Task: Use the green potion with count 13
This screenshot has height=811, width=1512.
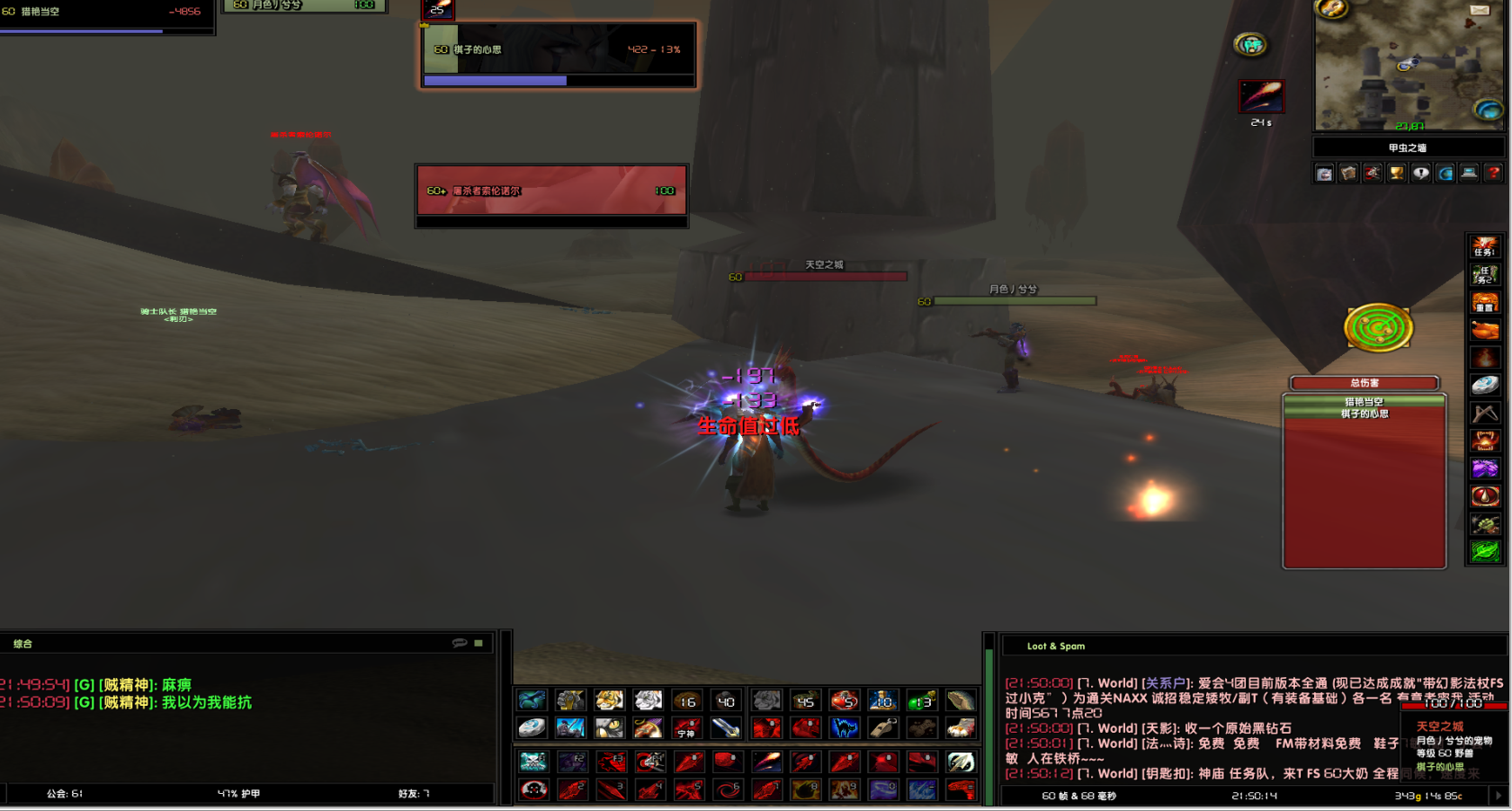Action: [921, 700]
